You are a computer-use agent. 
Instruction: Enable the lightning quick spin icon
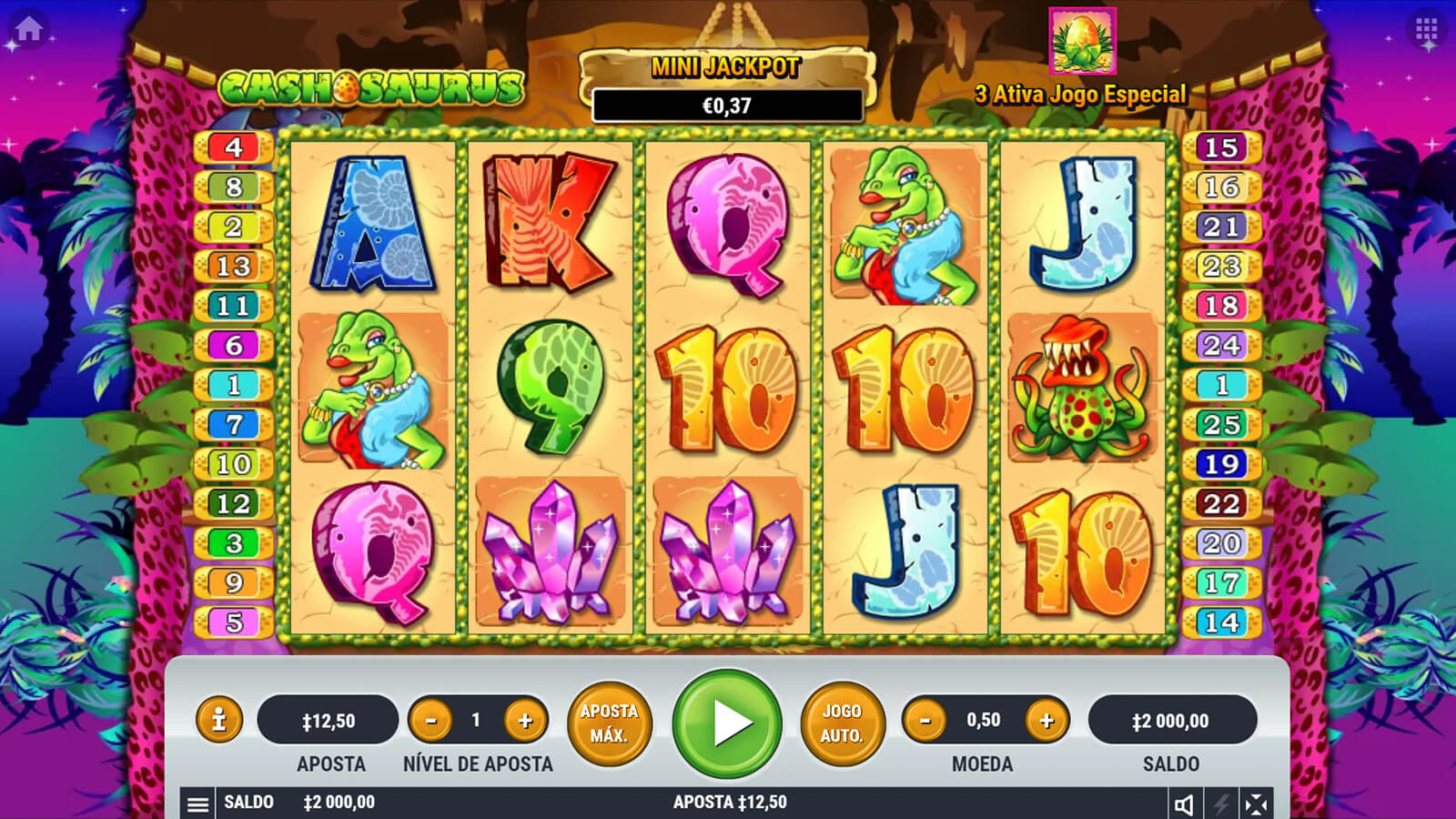(x=1220, y=804)
